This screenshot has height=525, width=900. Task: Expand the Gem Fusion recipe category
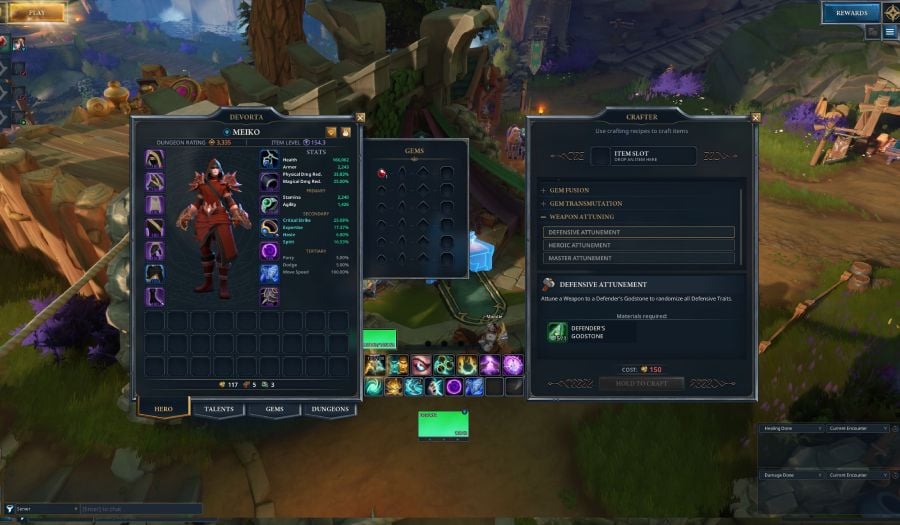[567, 190]
